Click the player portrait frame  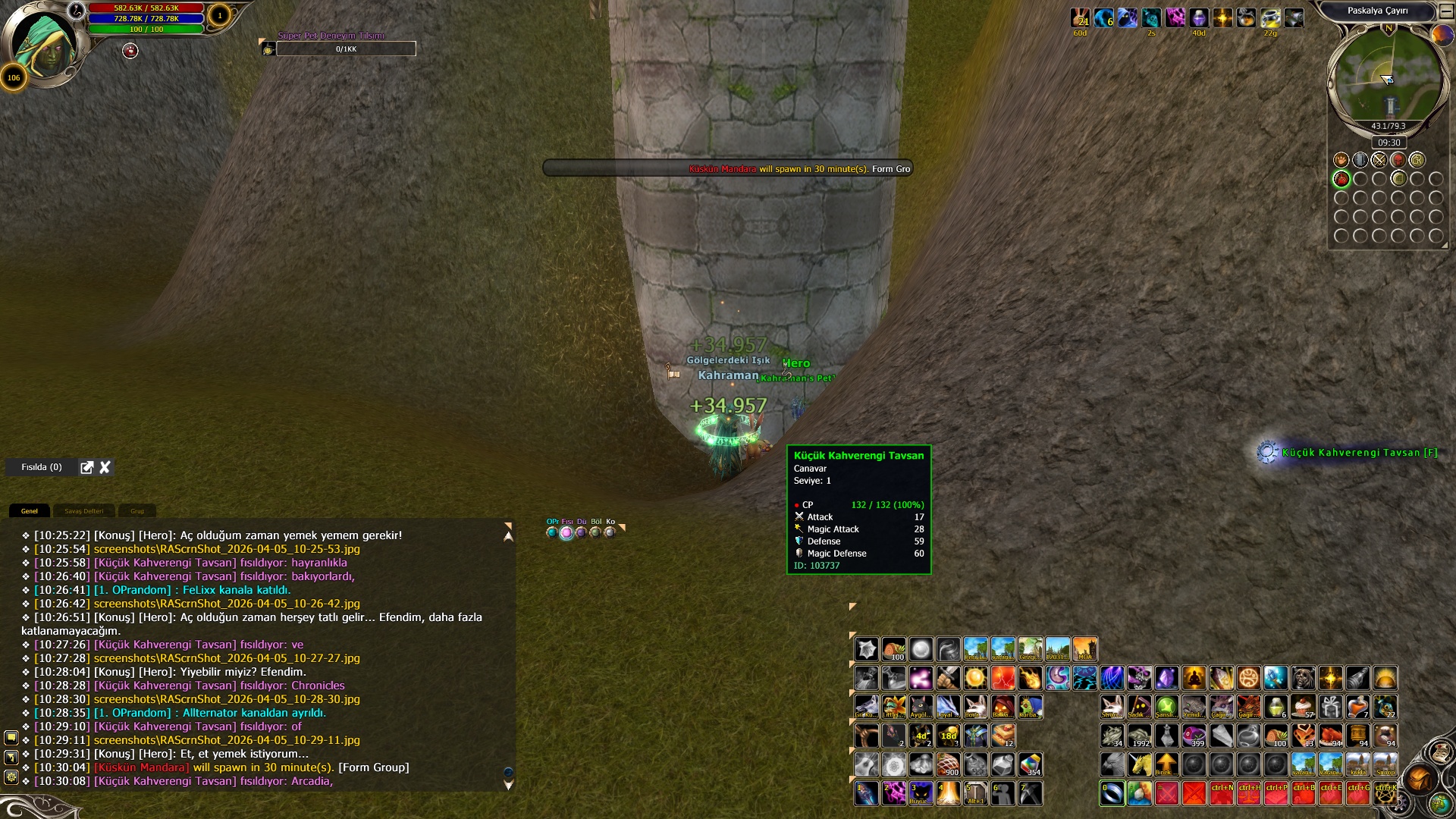(44, 44)
